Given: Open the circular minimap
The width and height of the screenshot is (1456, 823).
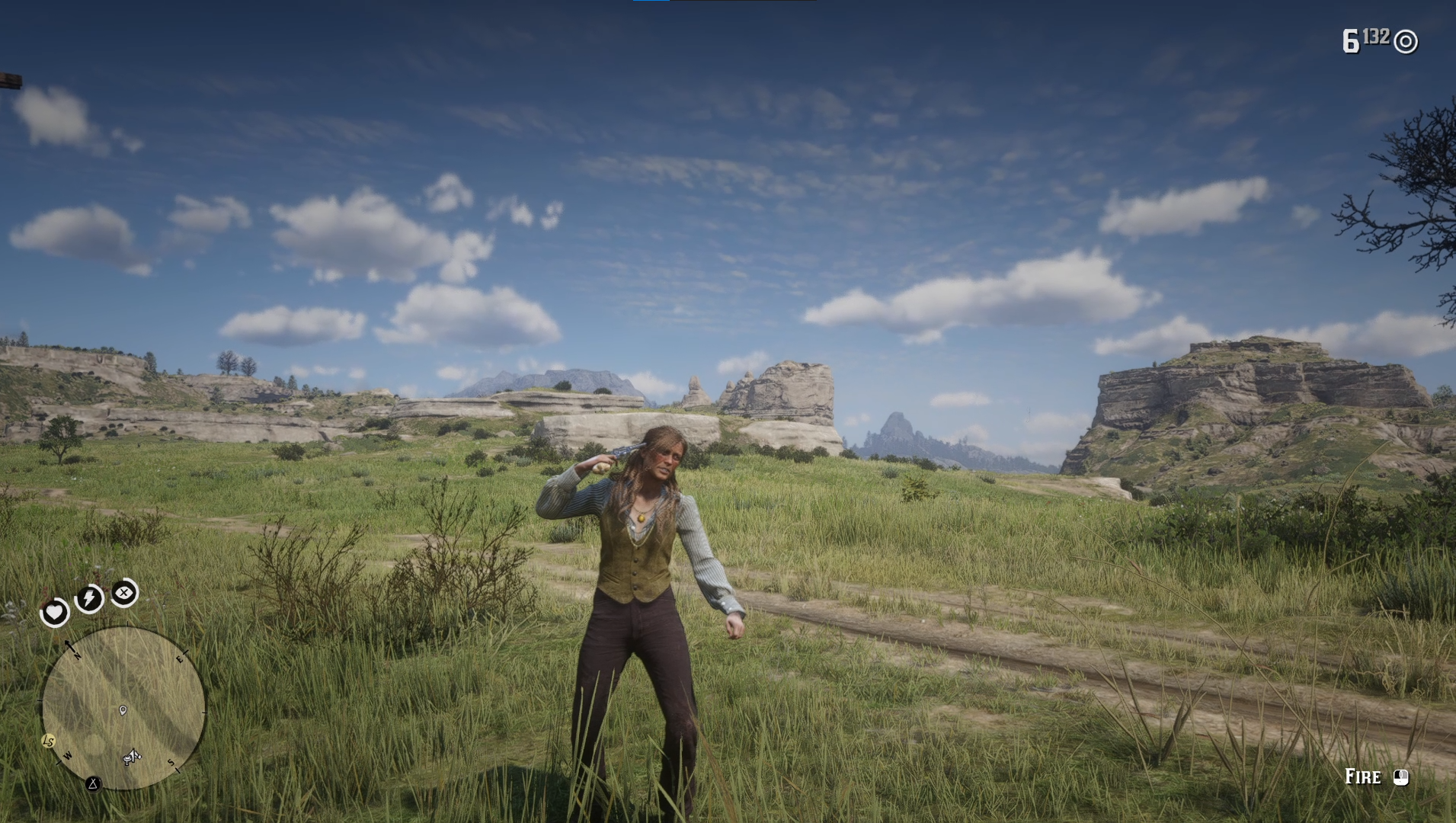Looking at the screenshot, I should 123,708.
